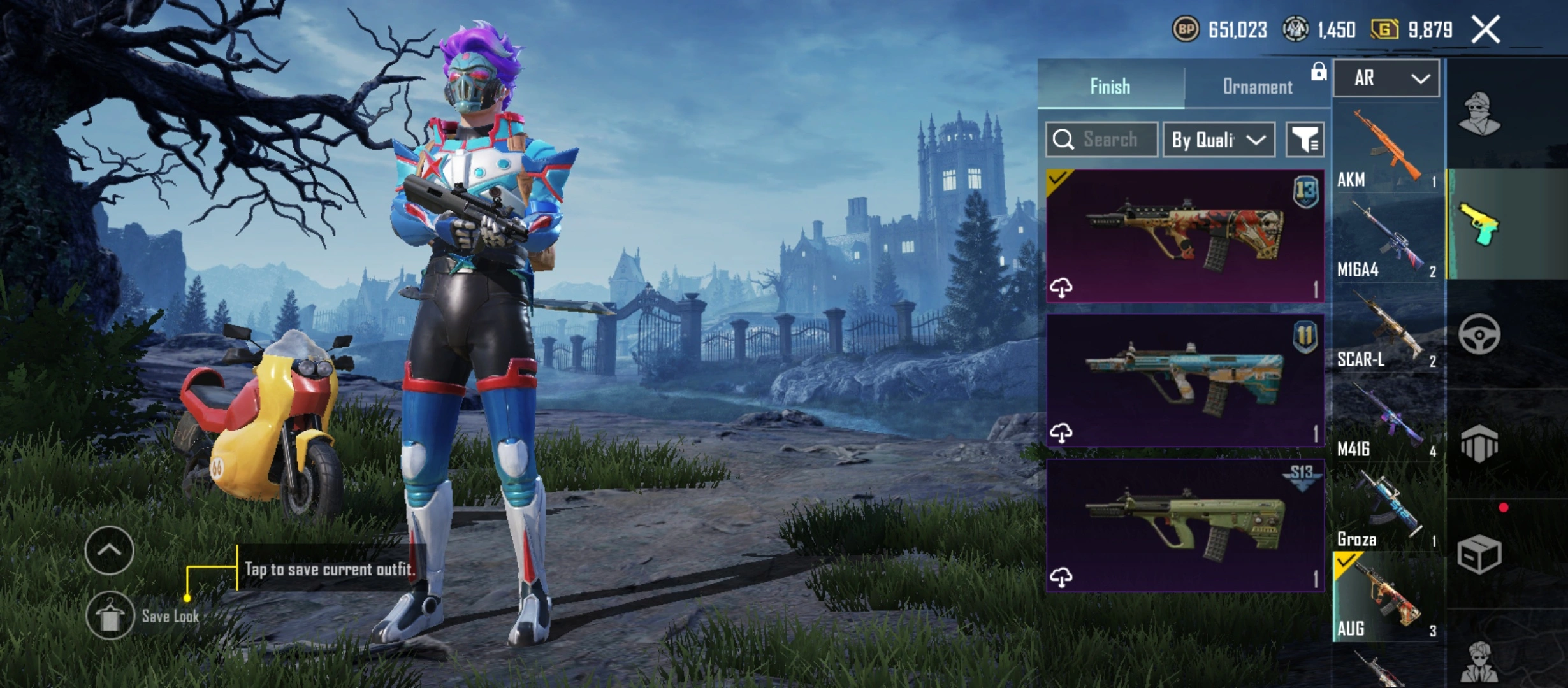The image size is (1568, 688).
Task: Save the current look with Save Look
Action: 110,615
